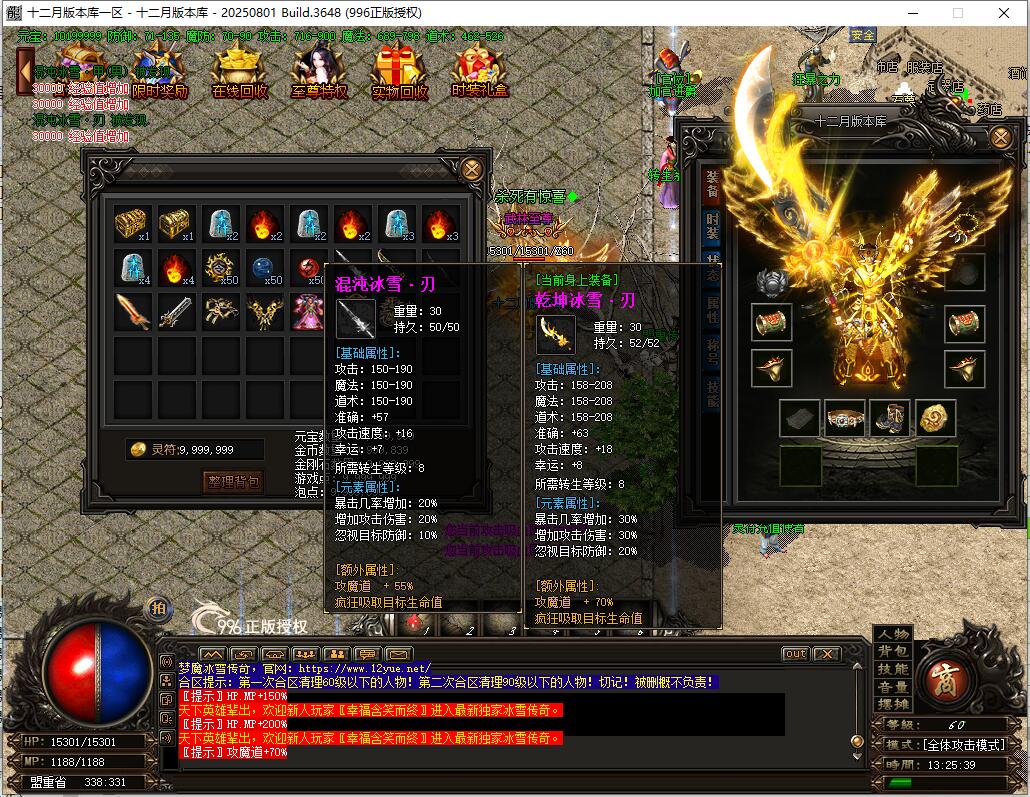Click the chat panel 'out' button
This screenshot has height=797, width=1030.
(x=795, y=654)
